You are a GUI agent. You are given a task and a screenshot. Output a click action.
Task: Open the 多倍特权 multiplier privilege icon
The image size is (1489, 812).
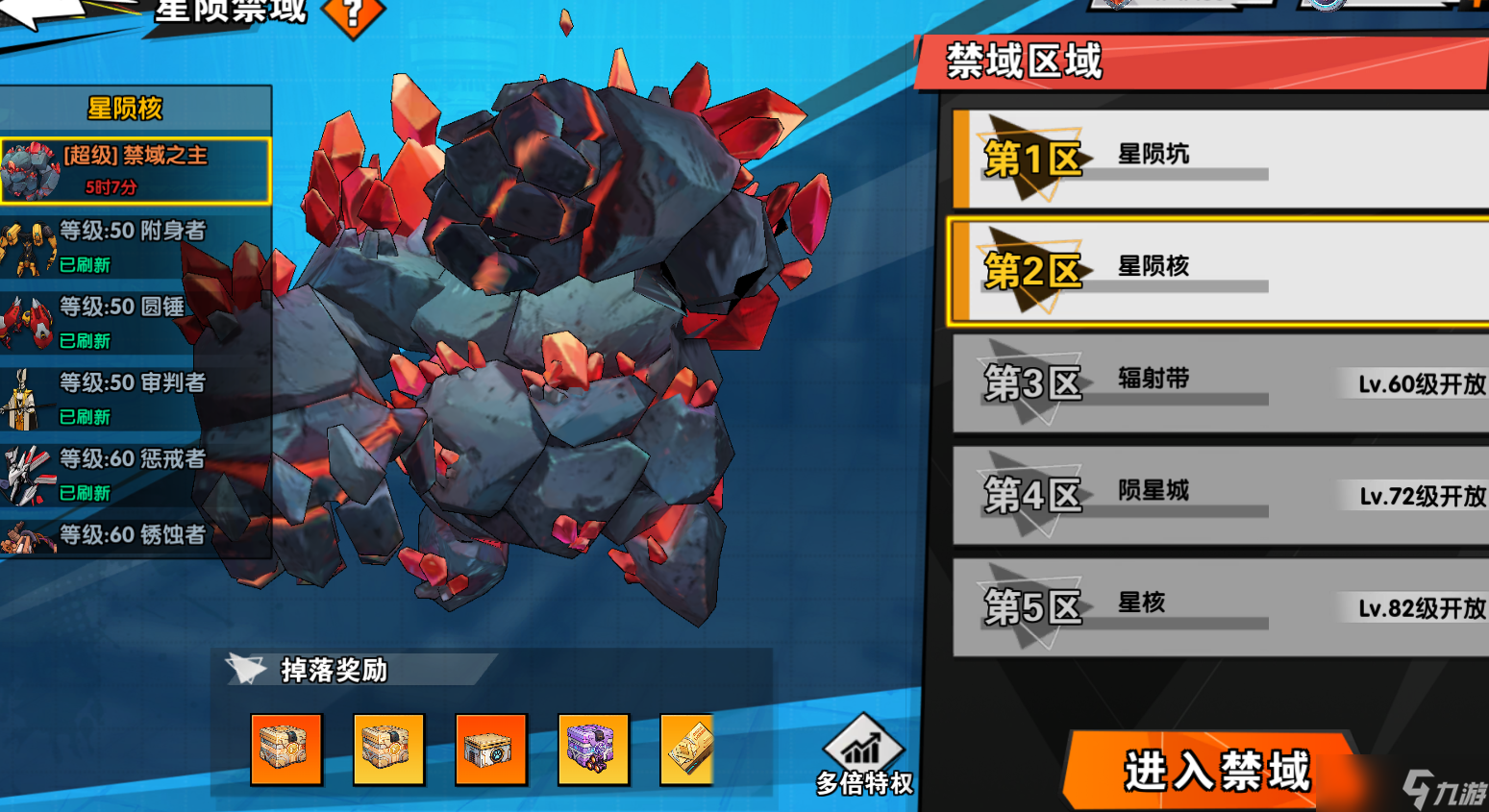click(x=862, y=751)
